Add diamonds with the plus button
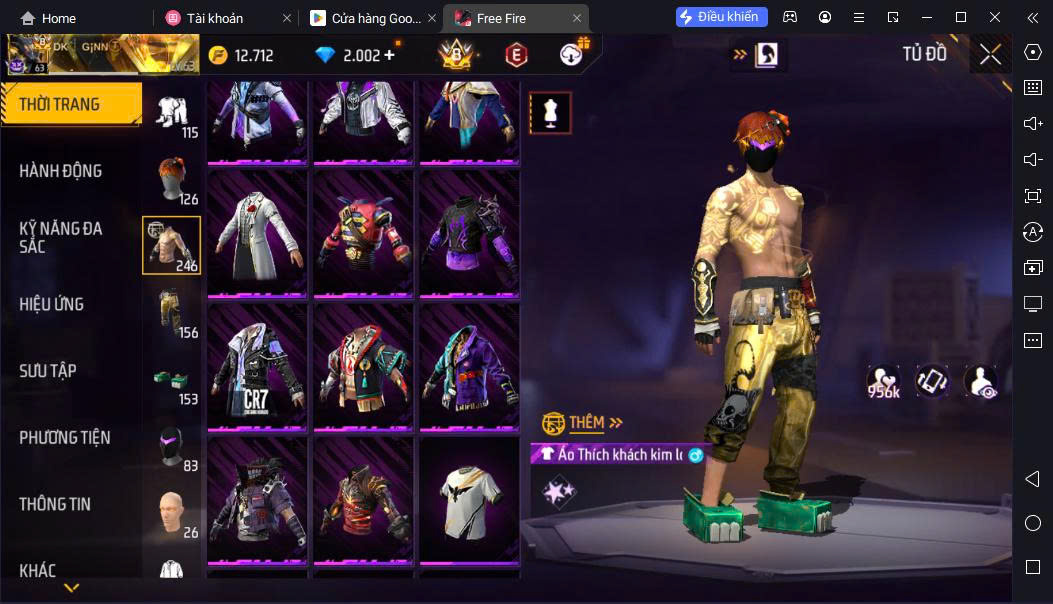Image resolution: width=1053 pixels, height=604 pixels. (389, 55)
